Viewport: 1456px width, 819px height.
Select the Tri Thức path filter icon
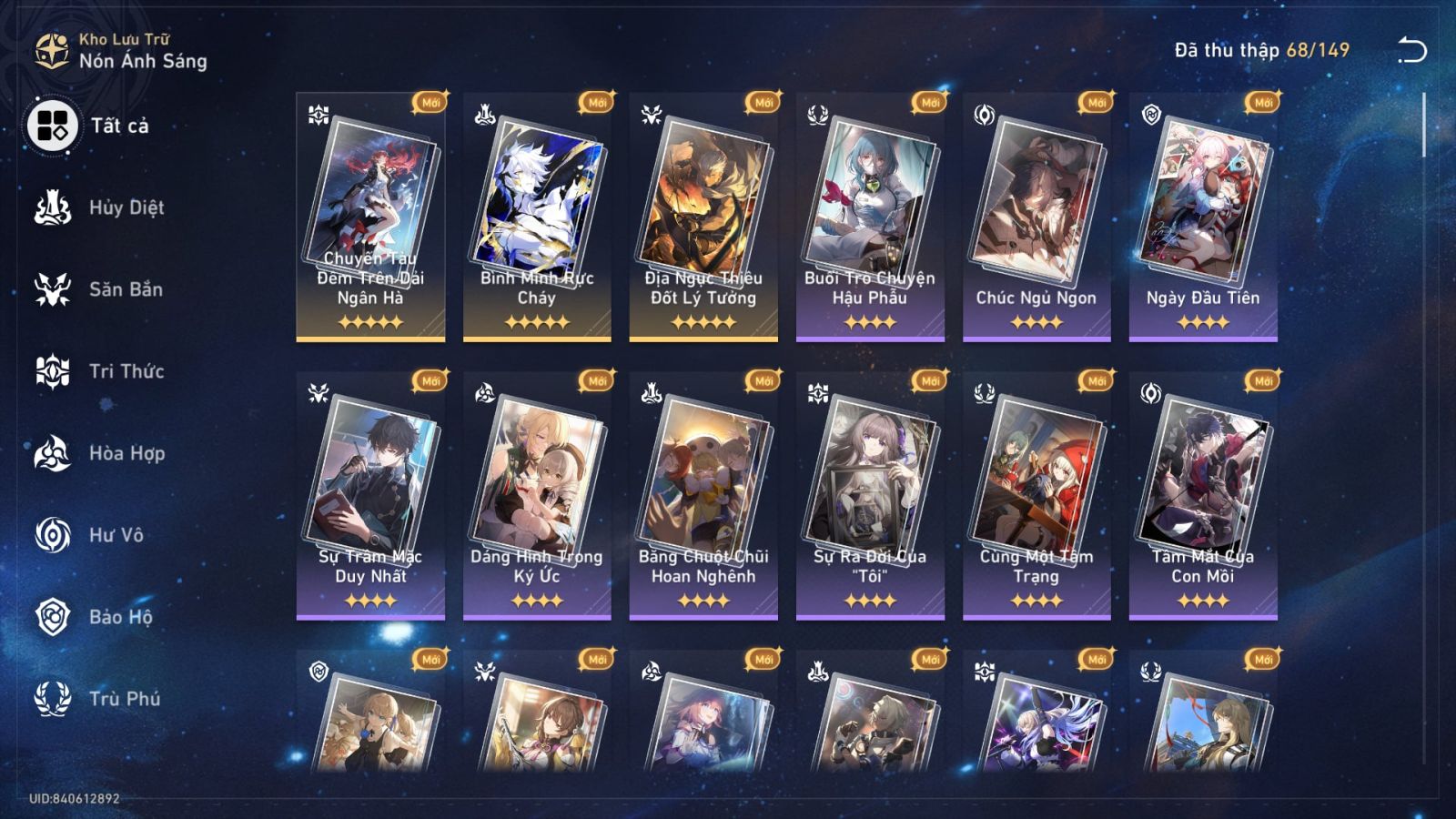click(52, 371)
